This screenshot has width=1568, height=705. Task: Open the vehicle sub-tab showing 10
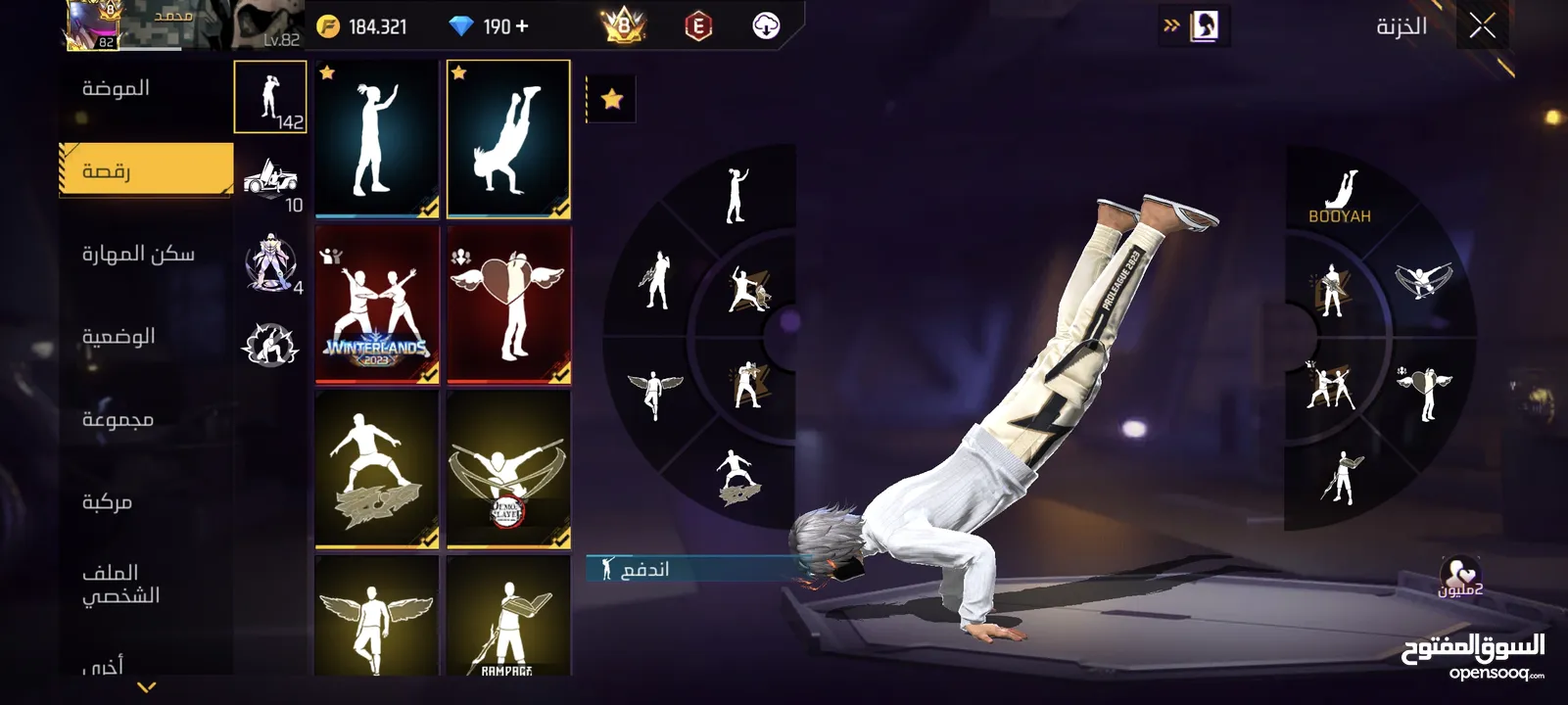(271, 182)
